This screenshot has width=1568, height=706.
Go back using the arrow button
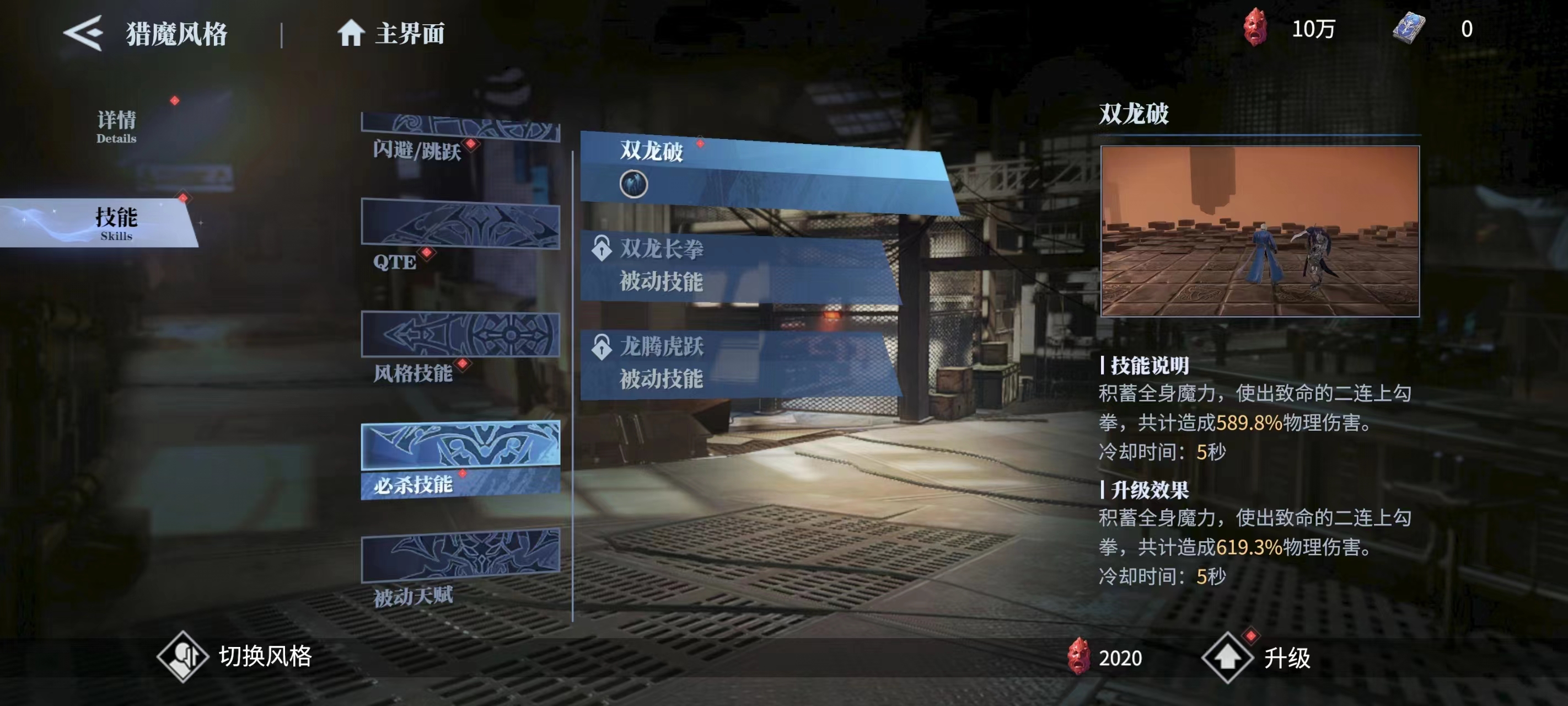click(x=84, y=33)
